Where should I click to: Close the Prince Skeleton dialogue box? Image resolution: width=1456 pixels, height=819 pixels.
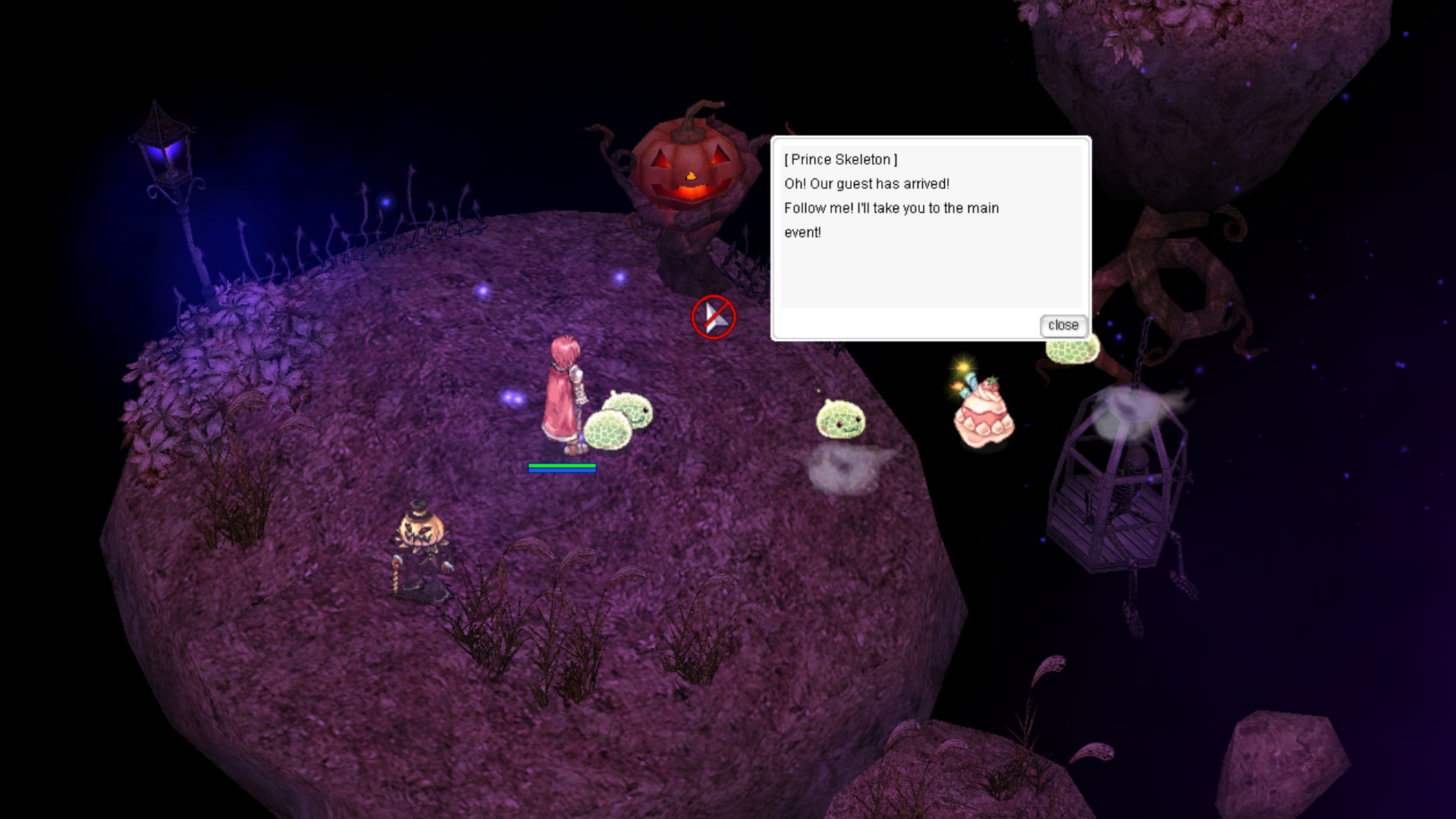(1063, 325)
